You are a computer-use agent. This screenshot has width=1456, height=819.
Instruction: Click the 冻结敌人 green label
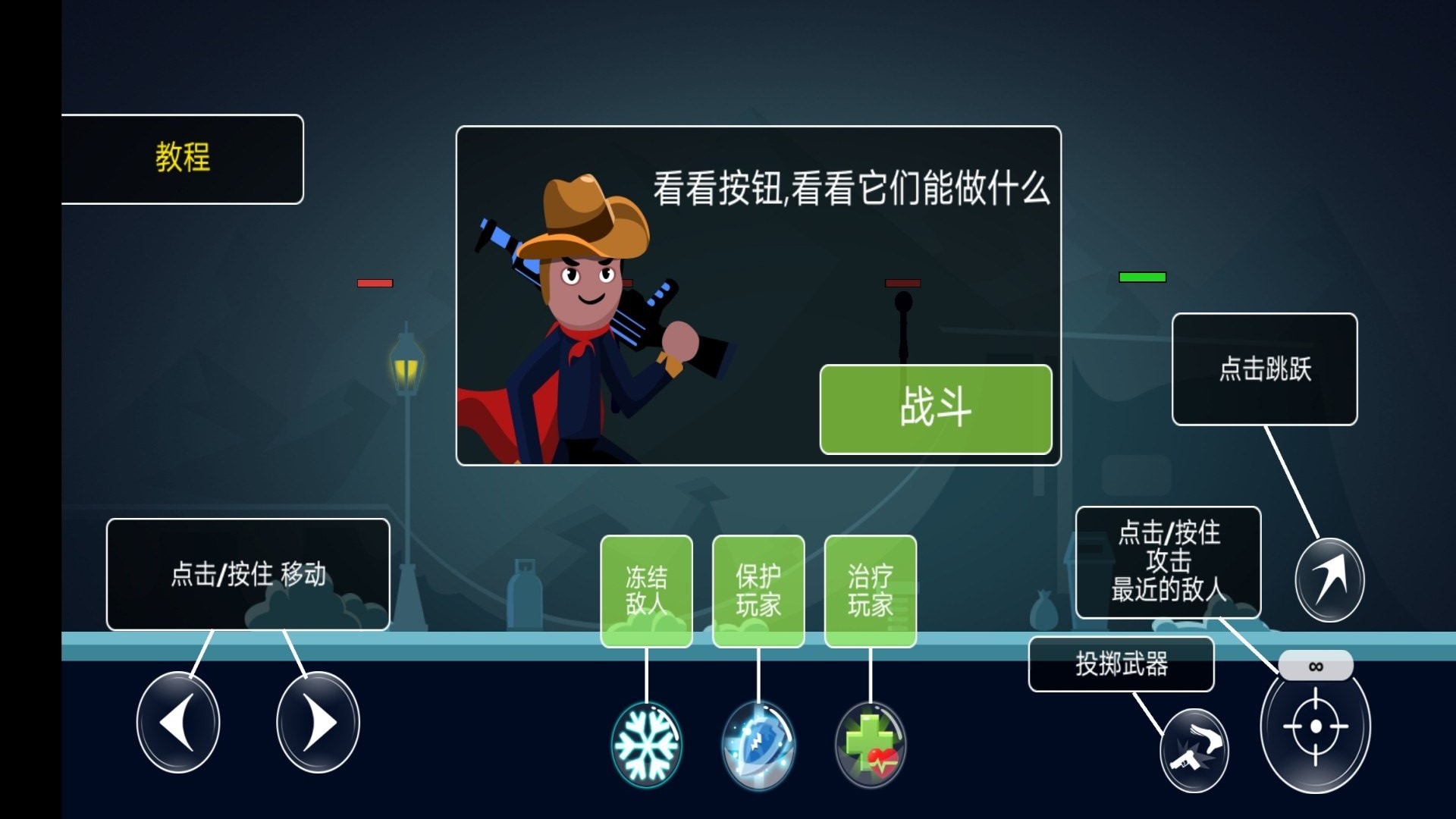[646, 590]
